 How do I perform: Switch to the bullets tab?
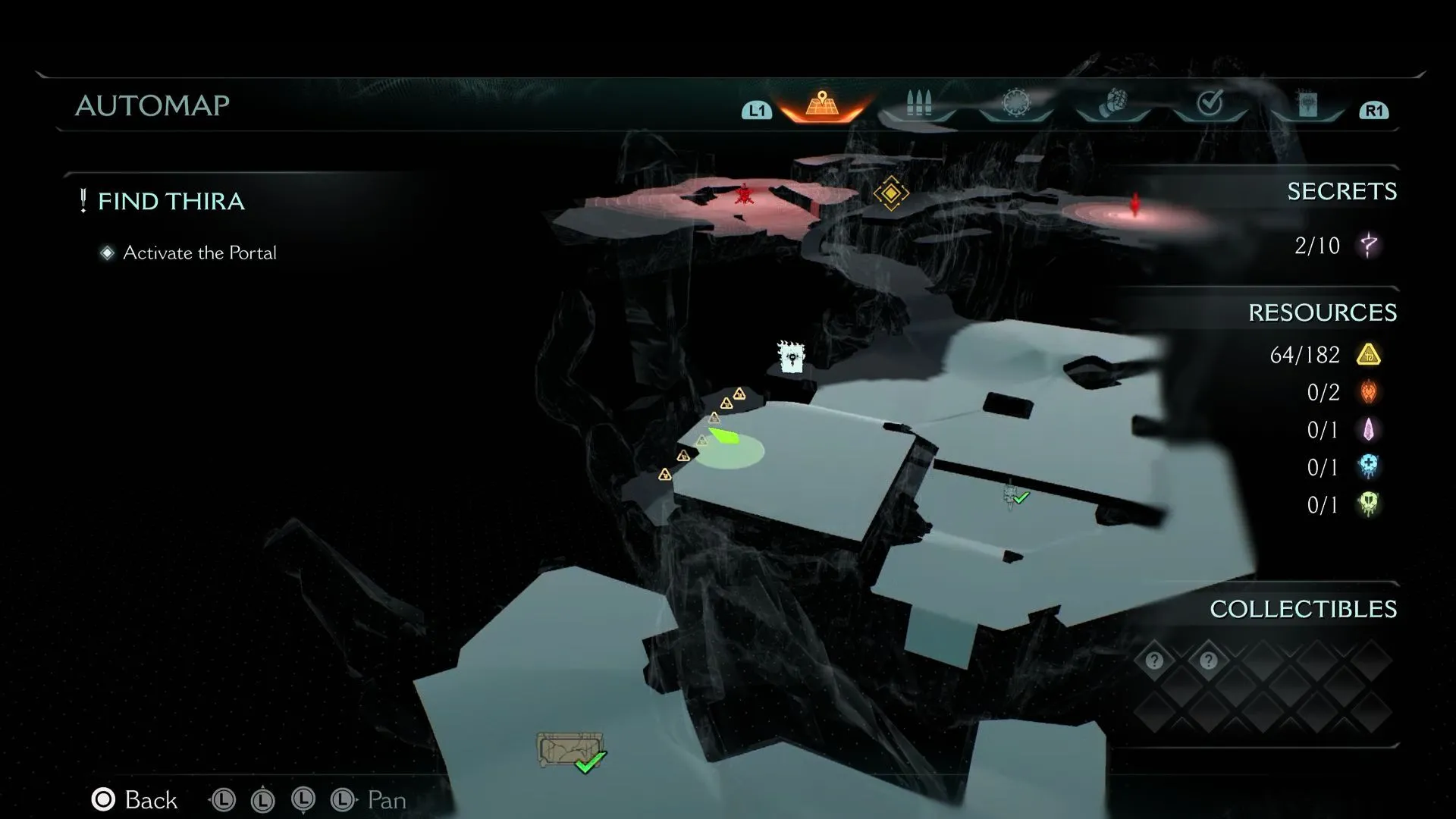(x=918, y=104)
